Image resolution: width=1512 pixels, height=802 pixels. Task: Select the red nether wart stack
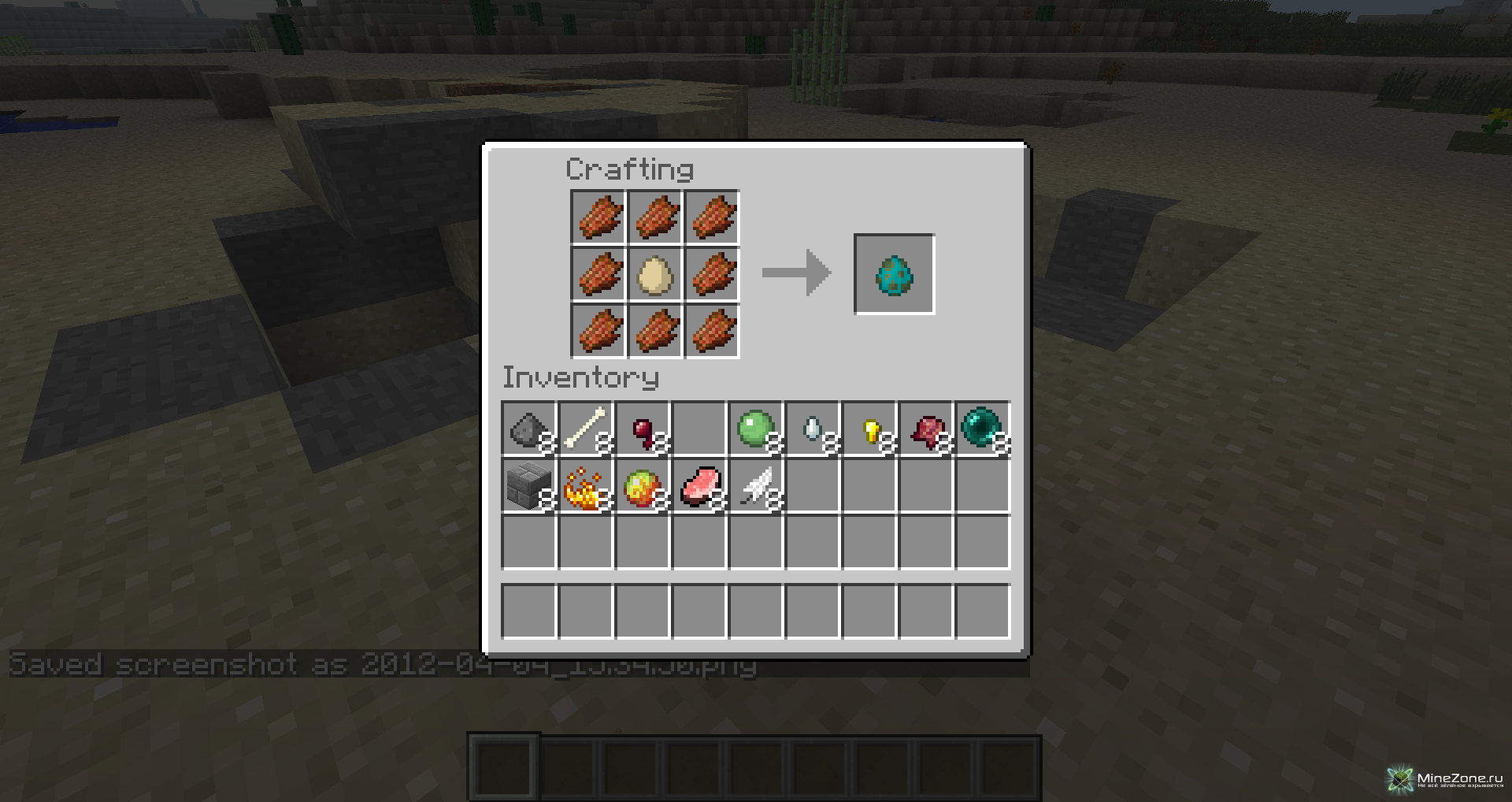pyautogui.click(x=926, y=429)
